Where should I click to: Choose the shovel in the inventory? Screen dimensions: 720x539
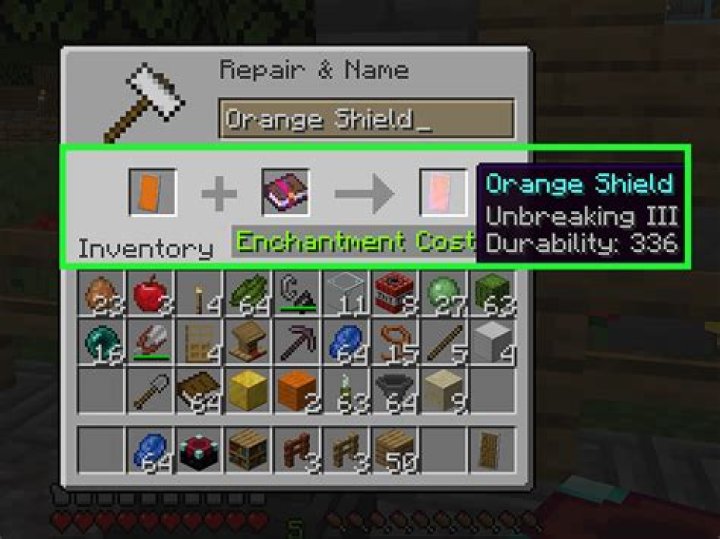tap(150, 392)
